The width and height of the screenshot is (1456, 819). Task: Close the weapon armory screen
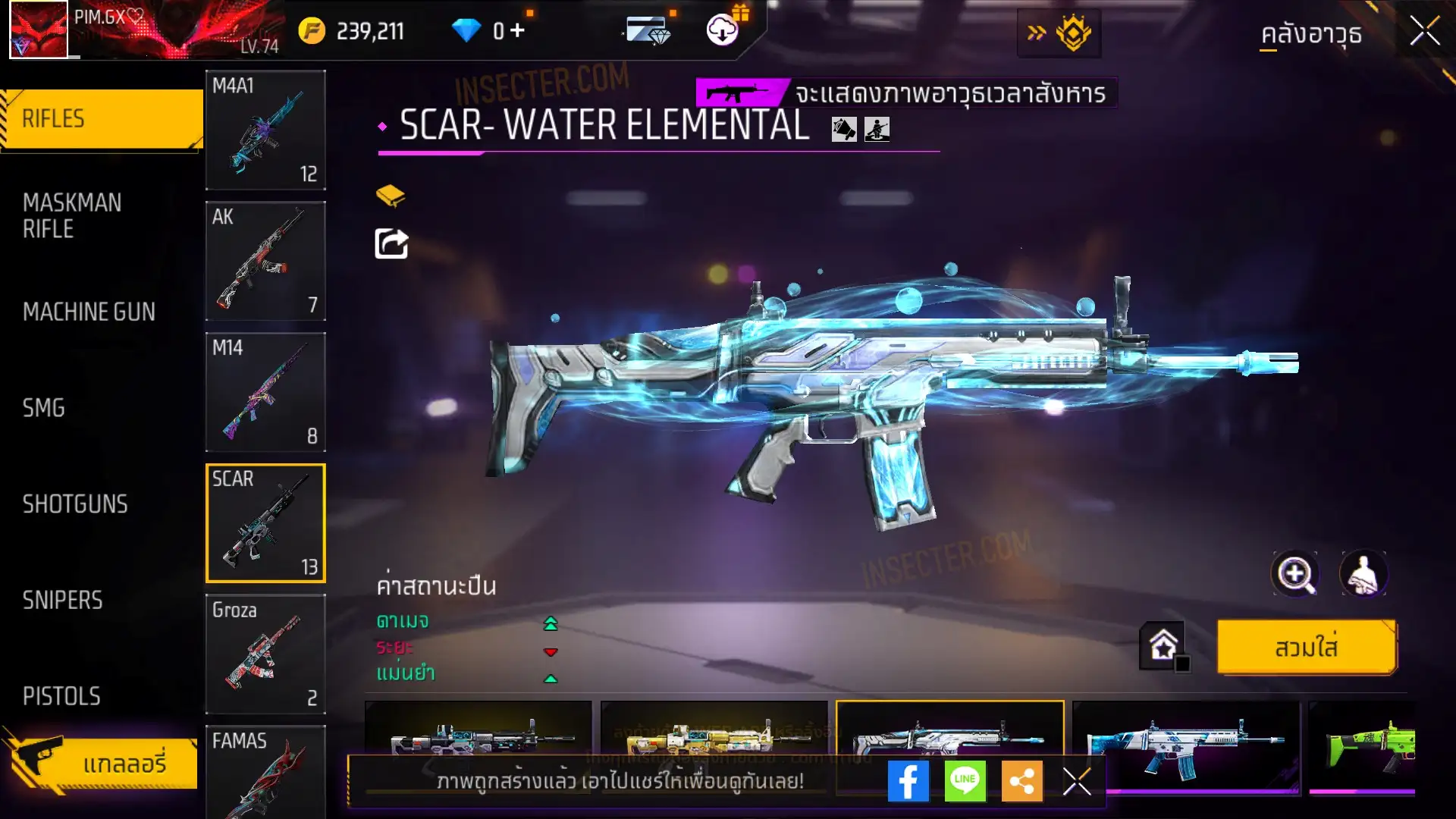(x=1424, y=32)
